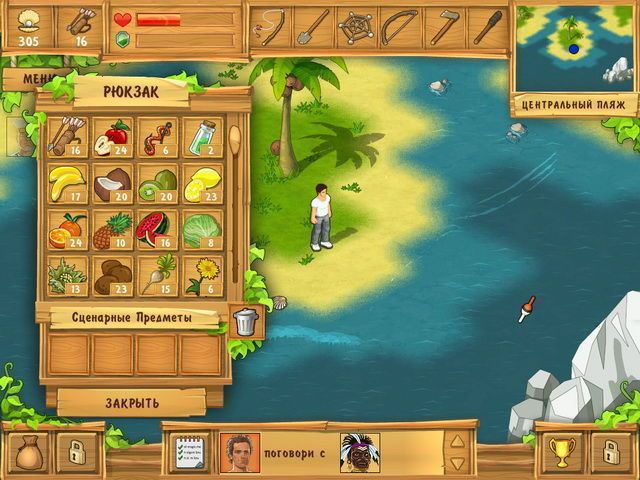Screen dimensions: 640x480
Task: Select the bananas inventory slot
Action: coord(67,184)
